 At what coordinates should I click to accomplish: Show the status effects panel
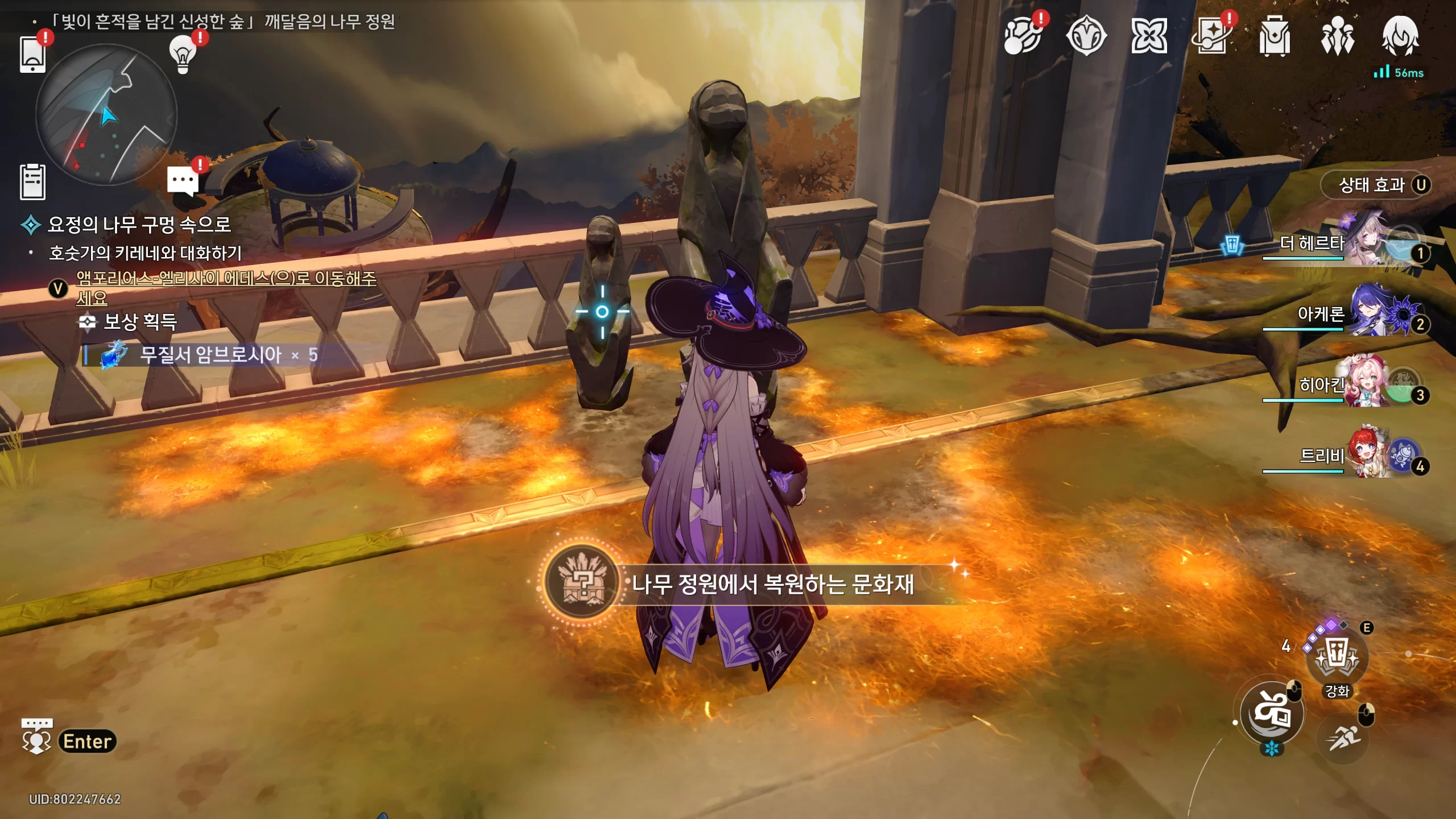point(1376,185)
